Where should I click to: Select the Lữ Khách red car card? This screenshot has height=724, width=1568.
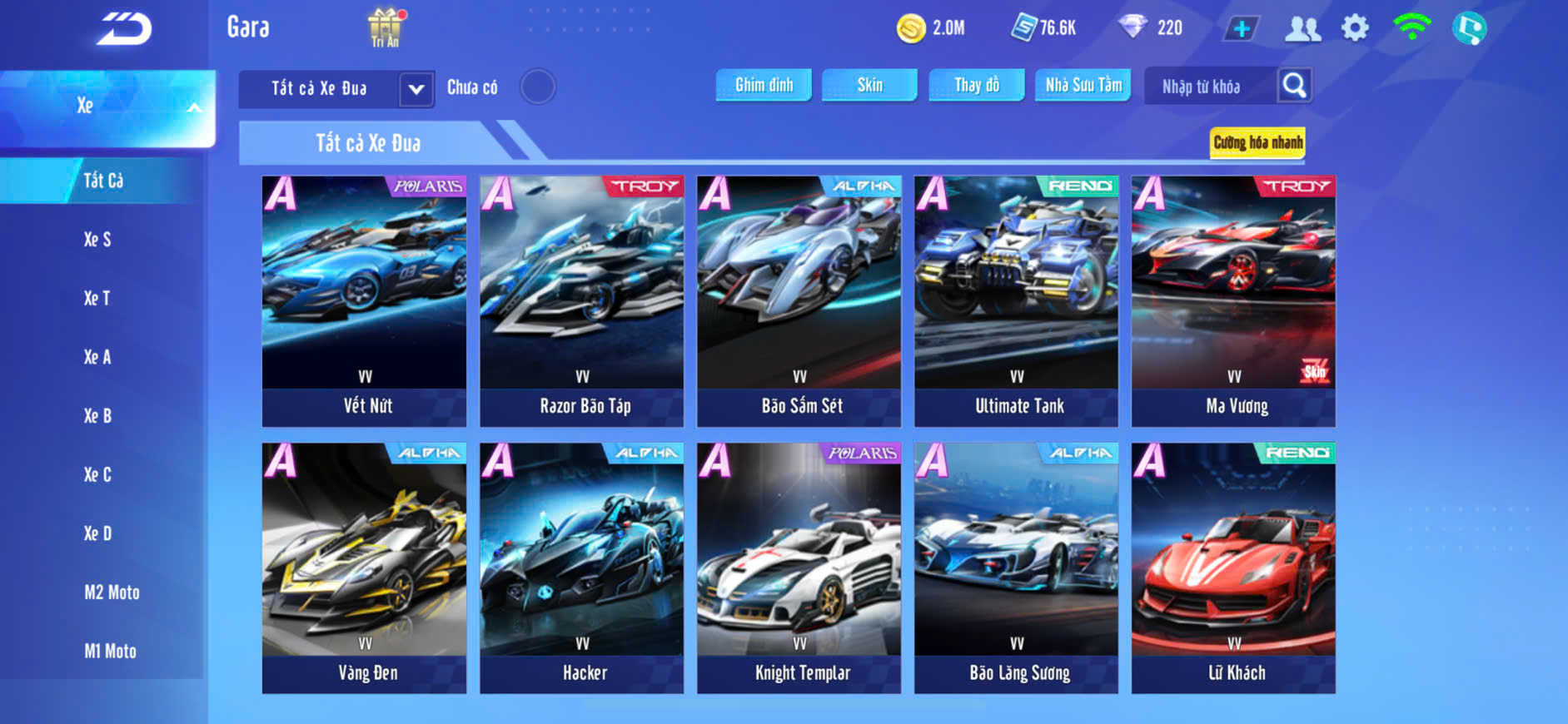[x=1233, y=567]
